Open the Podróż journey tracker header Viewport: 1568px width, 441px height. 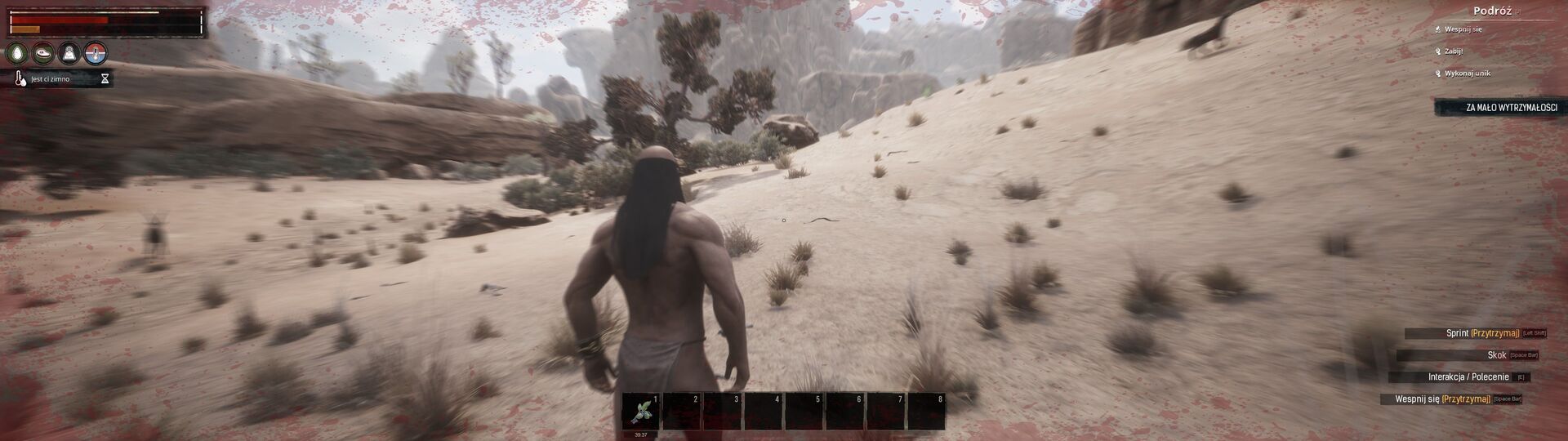[x=1492, y=11]
